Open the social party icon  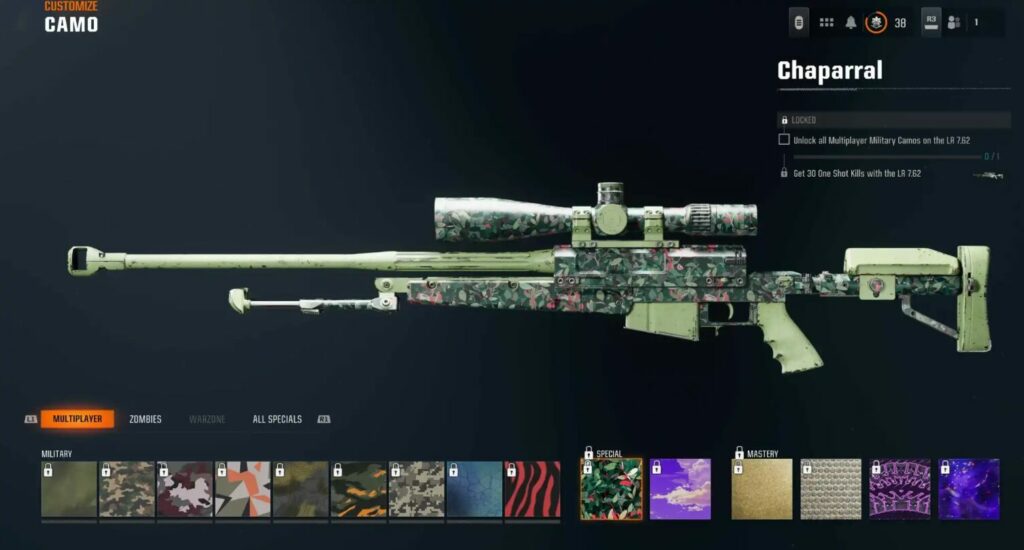click(954, 22)
